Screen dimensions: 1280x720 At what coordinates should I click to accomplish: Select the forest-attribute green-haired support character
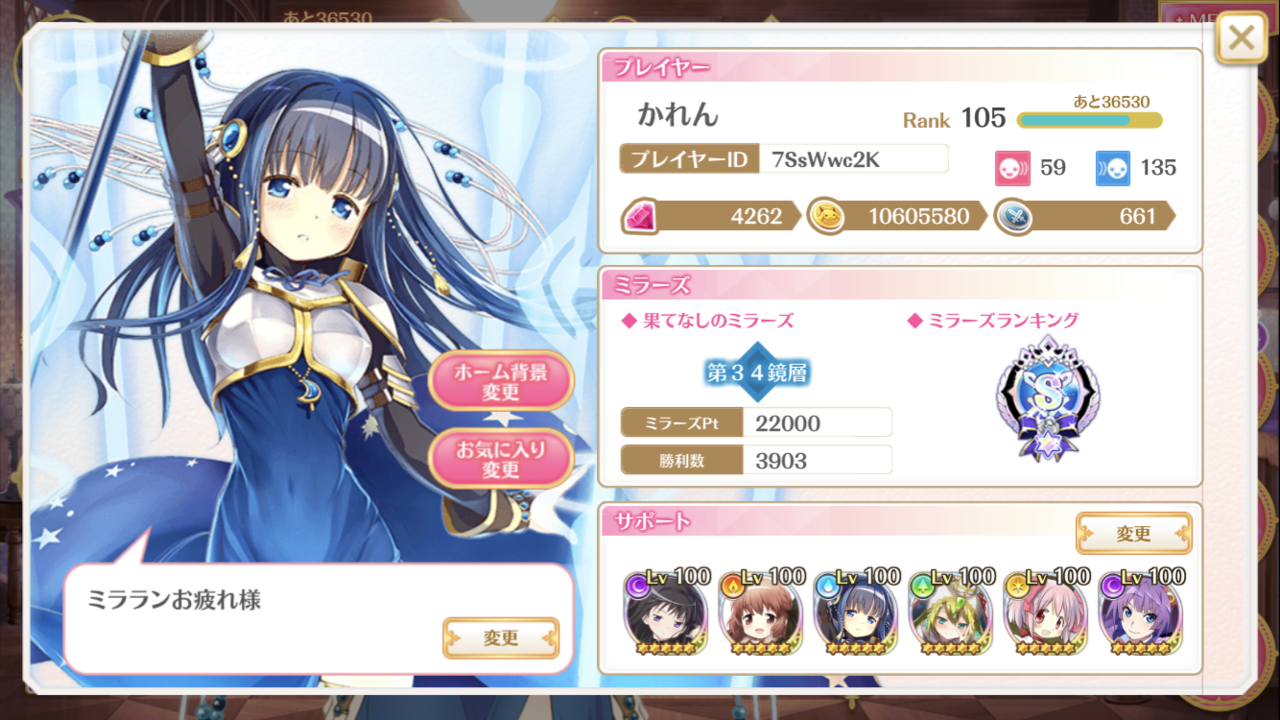(x=950, y=610)
